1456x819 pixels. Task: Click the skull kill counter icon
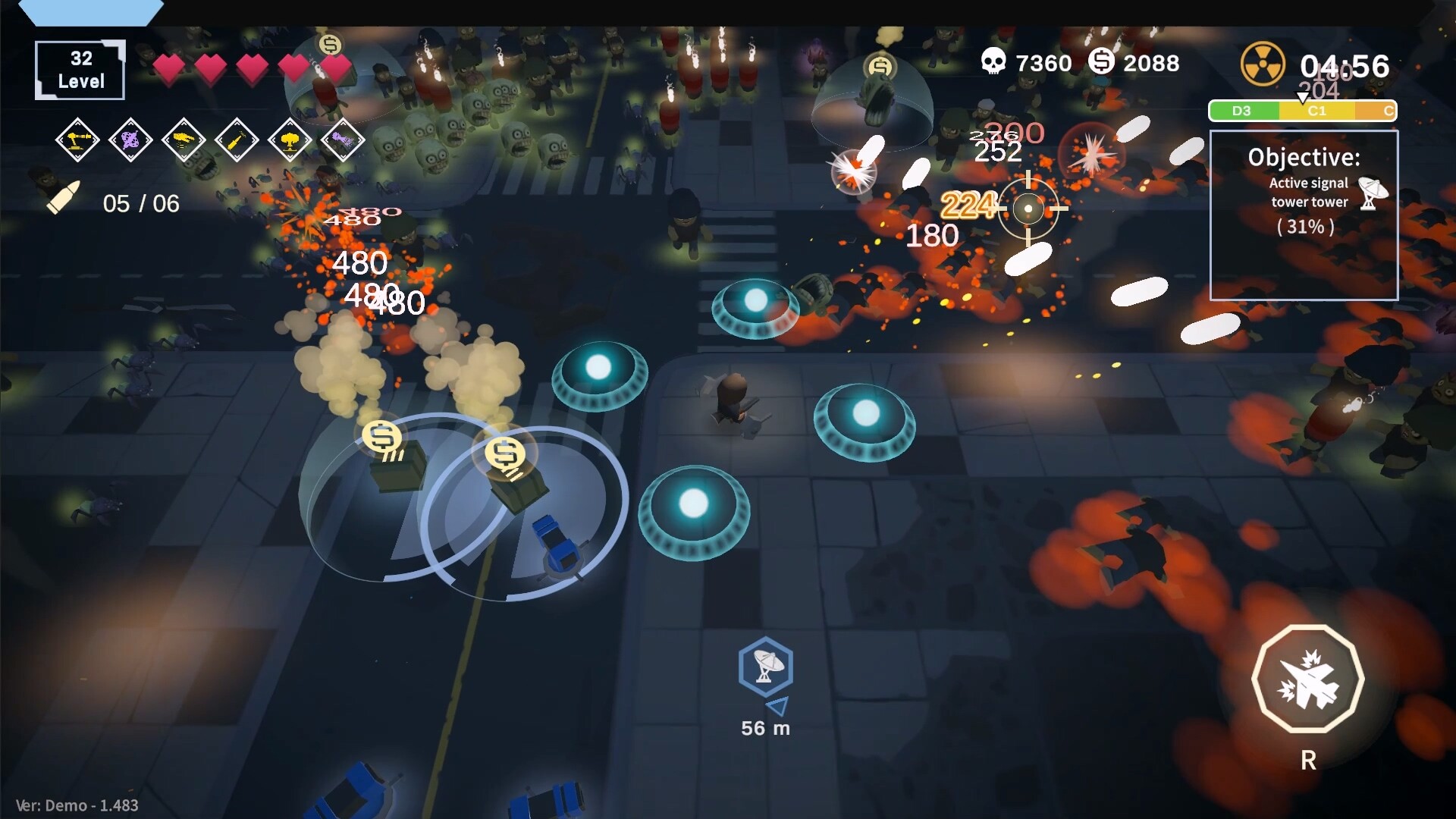(994, 62)
